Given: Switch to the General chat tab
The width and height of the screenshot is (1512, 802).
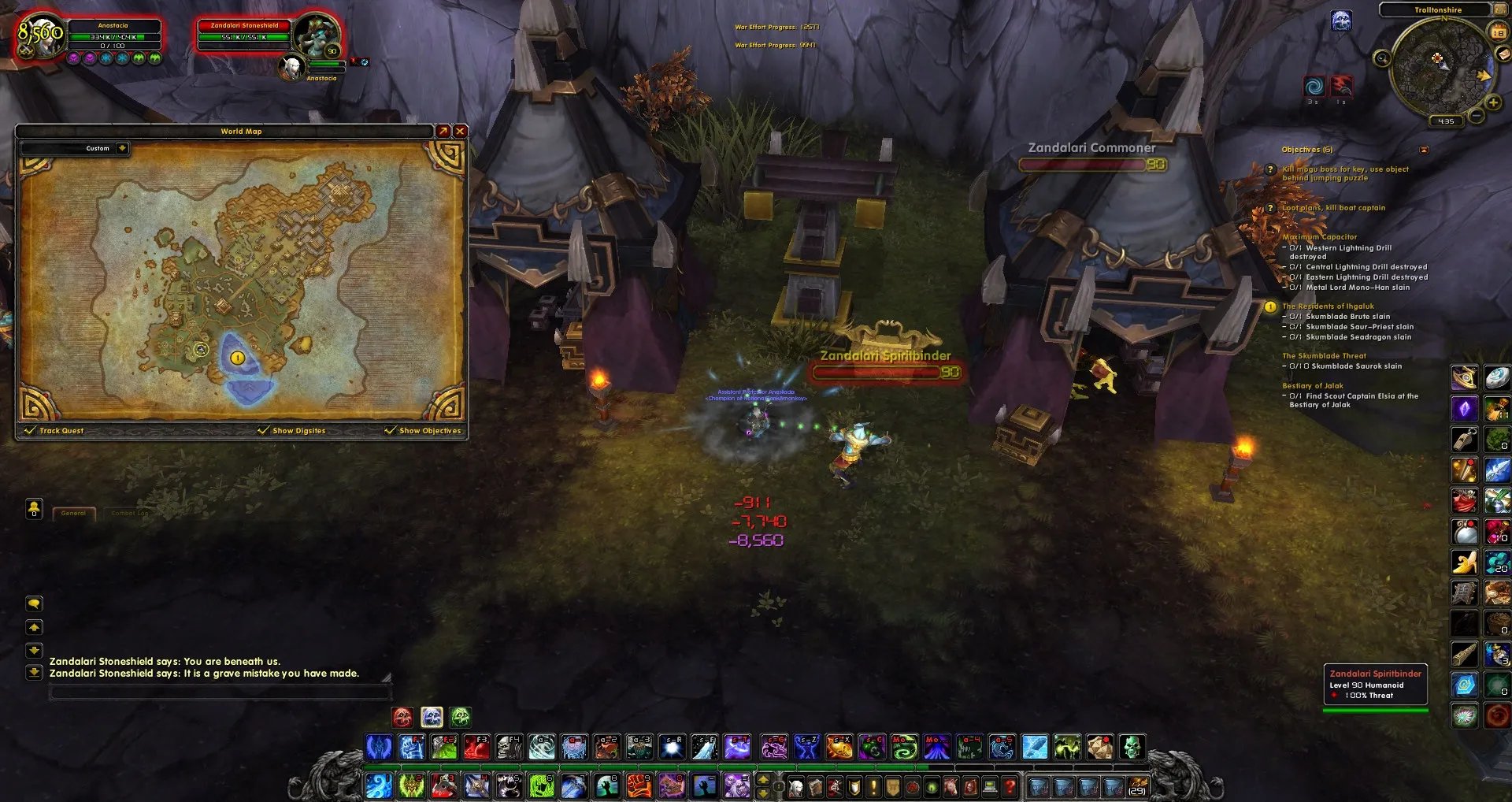Looking at the screenshot, I should pyautogui.click(x=74, y=514).
